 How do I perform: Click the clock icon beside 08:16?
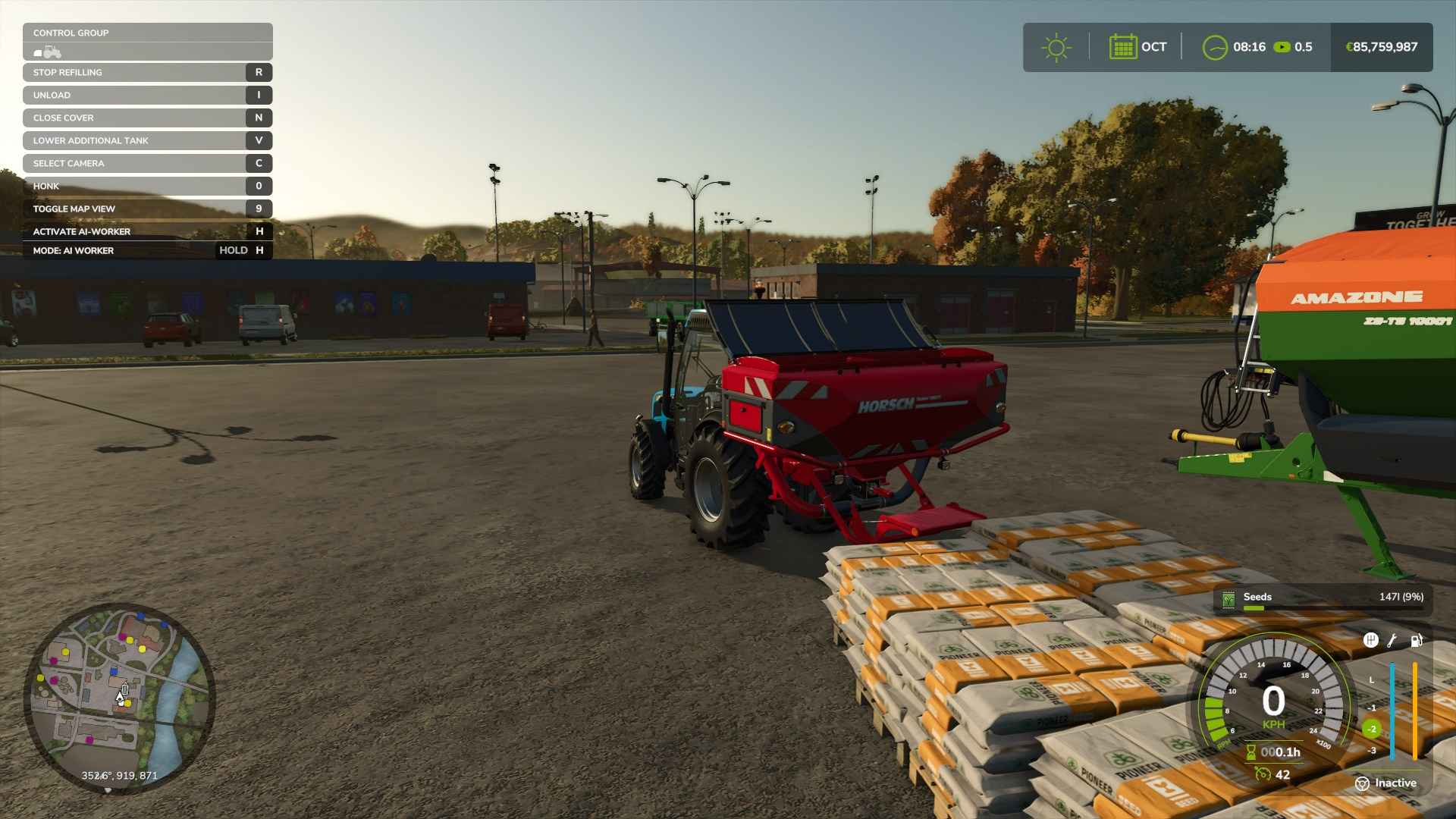[1214, 47]
